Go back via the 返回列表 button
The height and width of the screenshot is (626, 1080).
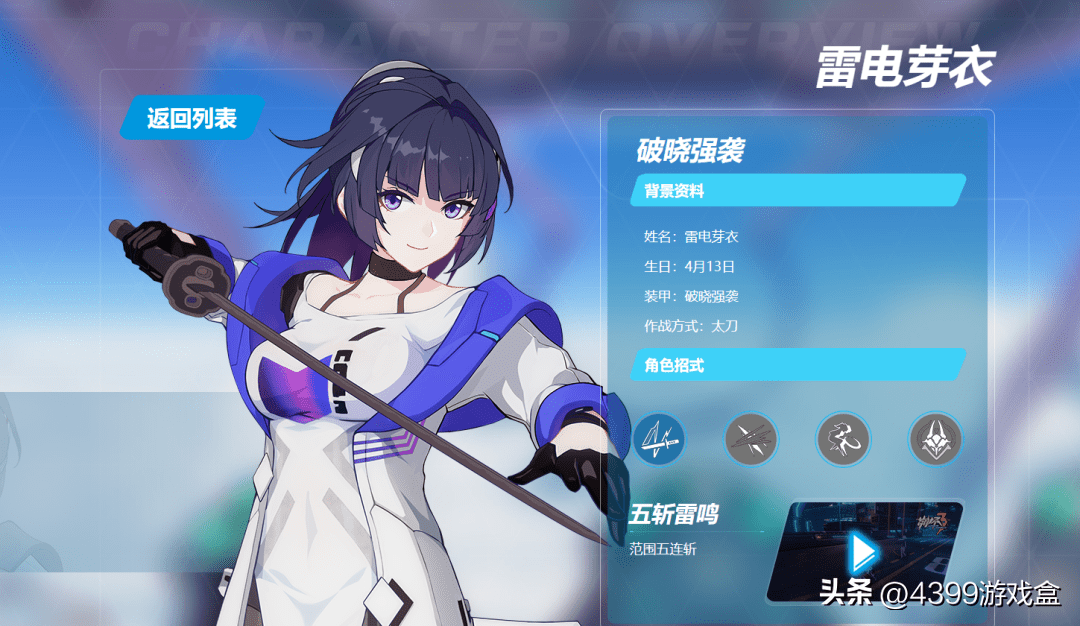191,118
